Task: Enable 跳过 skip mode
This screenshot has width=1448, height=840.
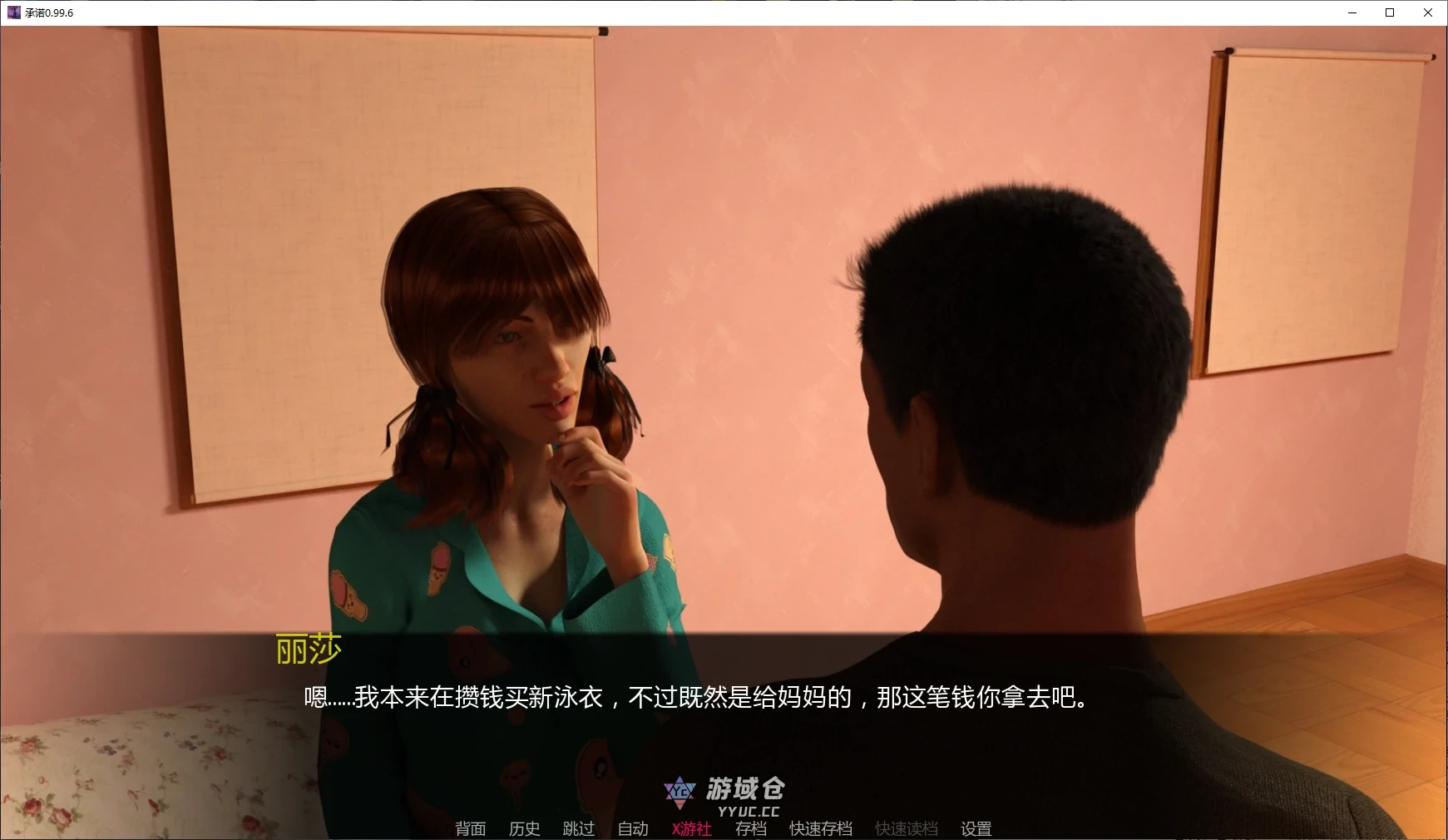Action: [579, 828]
